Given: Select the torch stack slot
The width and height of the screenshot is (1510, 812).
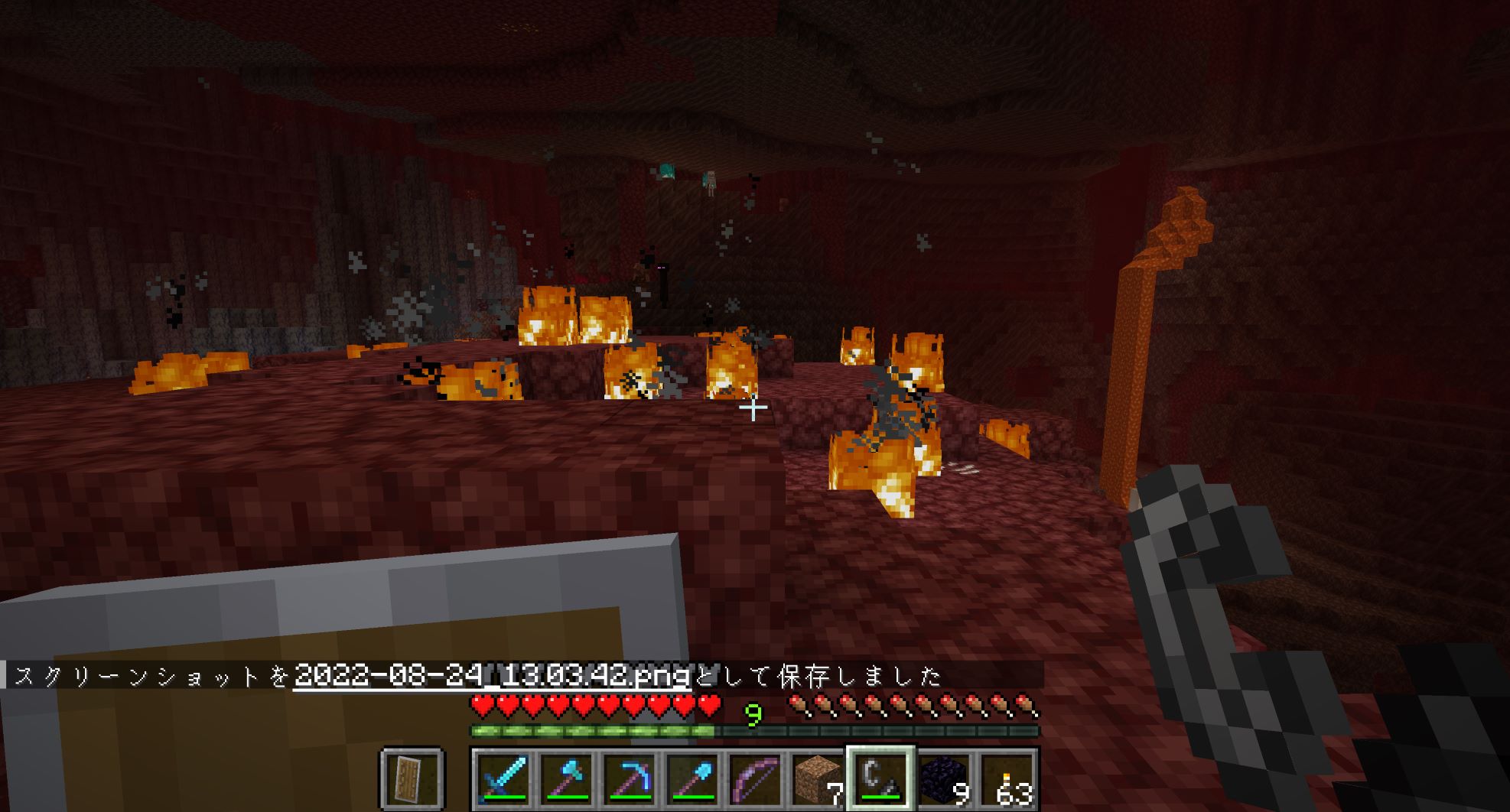Looking at the screenshot, I should pos(1007,779).
